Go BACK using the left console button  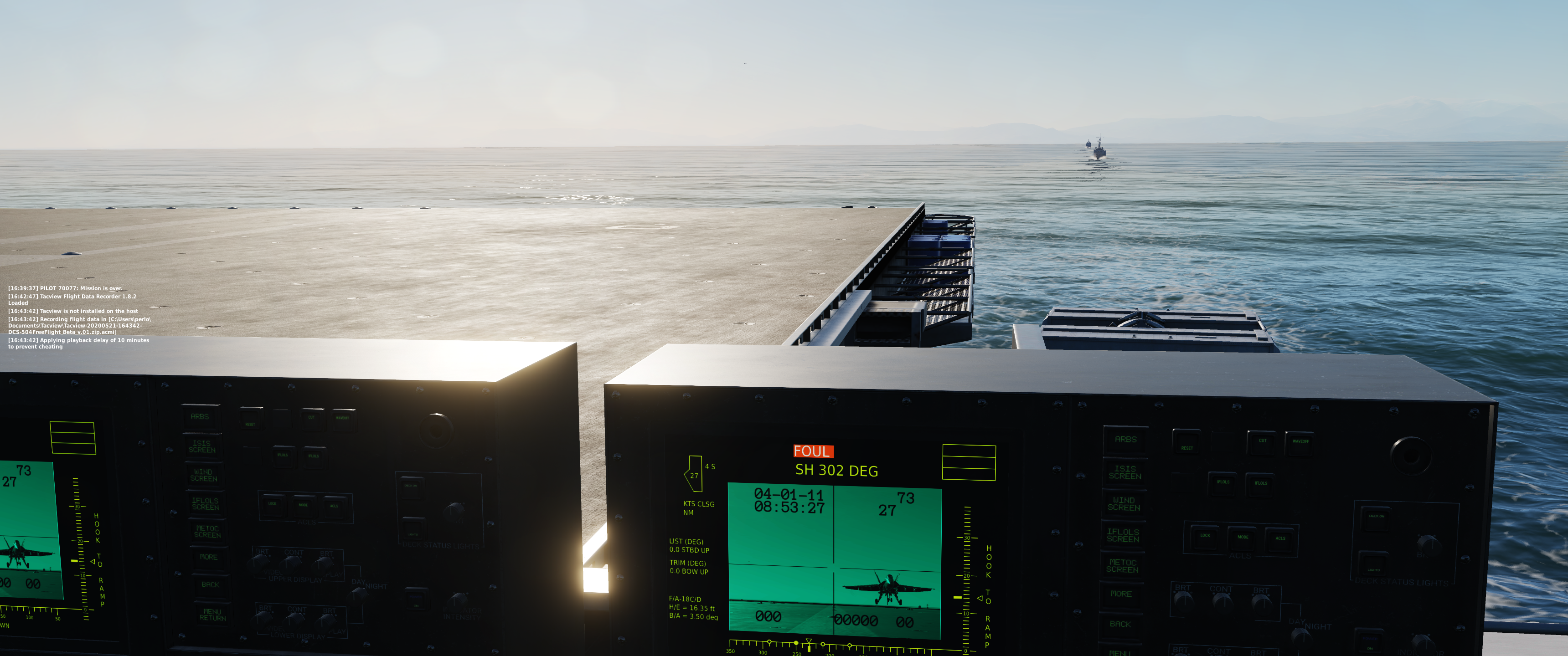point(210,585)
